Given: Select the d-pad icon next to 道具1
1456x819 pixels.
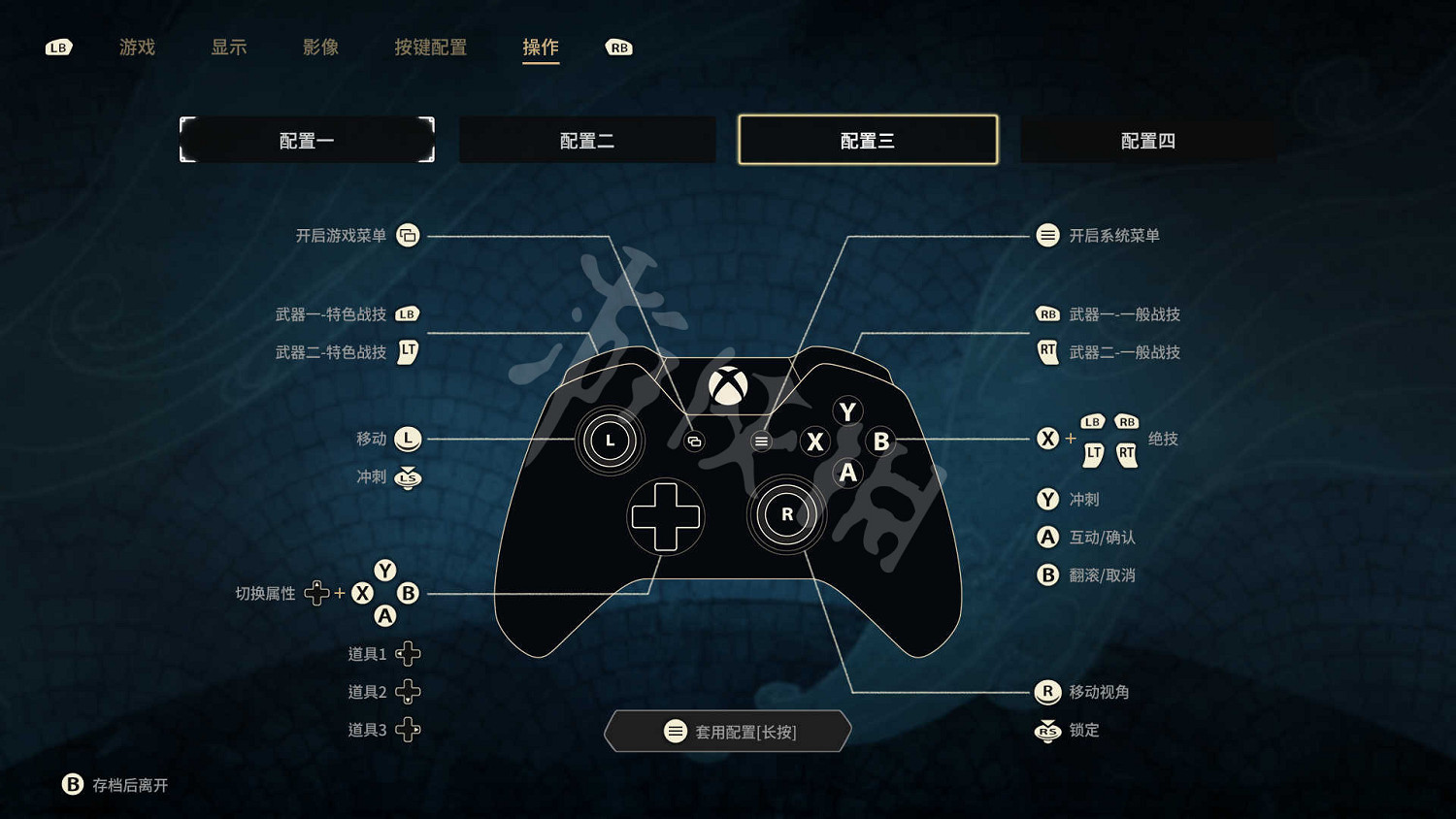Looking at the screenshot, I should (409, 652).
